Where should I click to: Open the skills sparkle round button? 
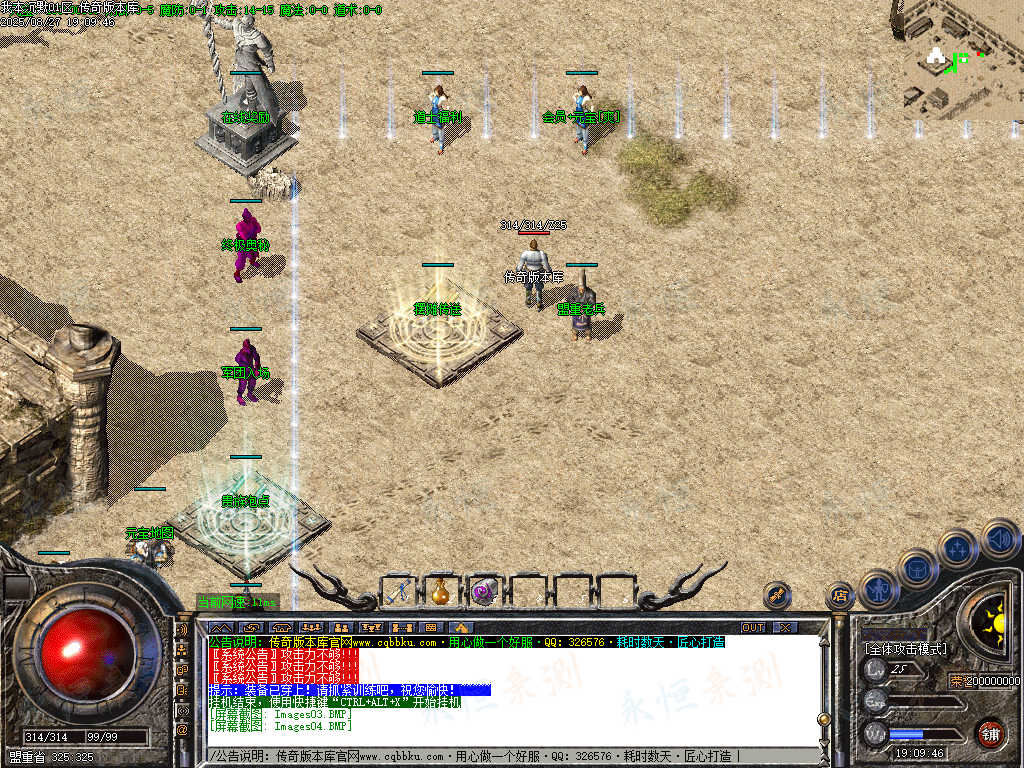[x=958, y=549]
